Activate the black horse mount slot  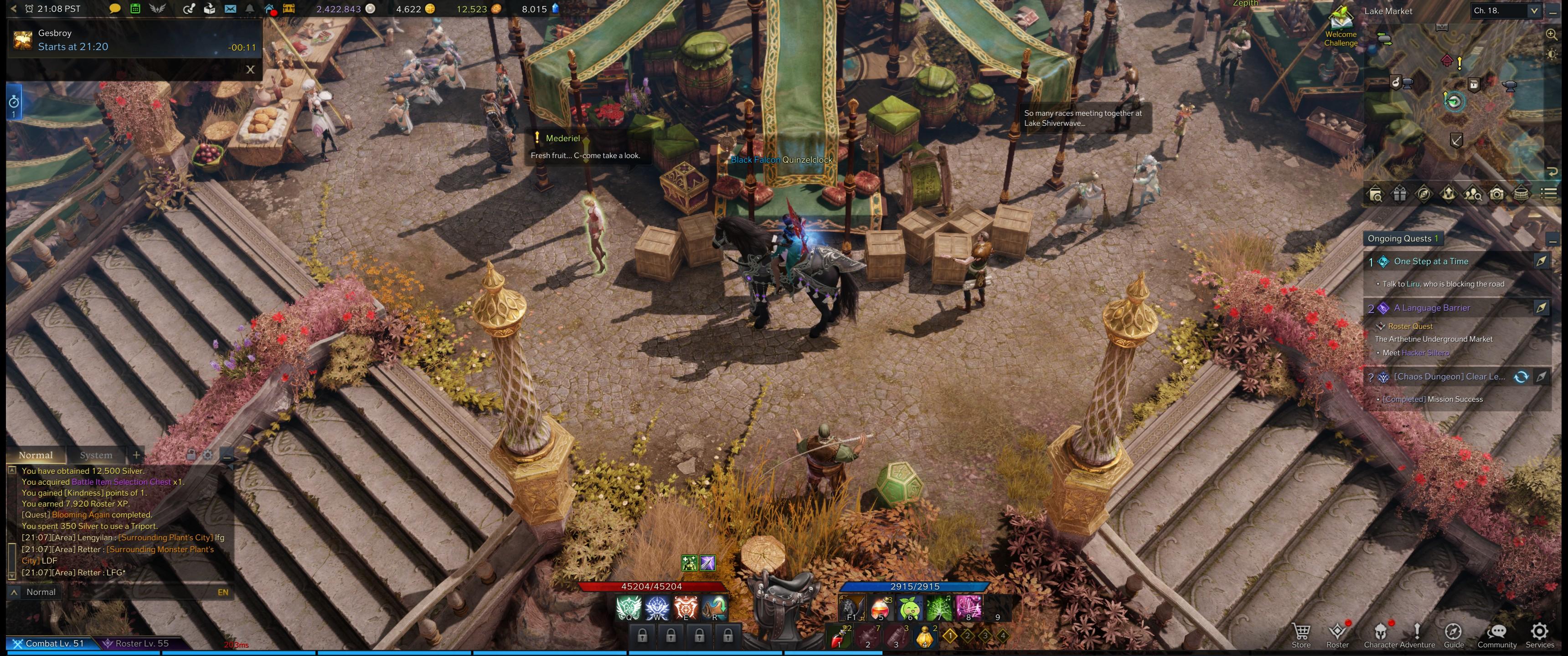[851, 608]
